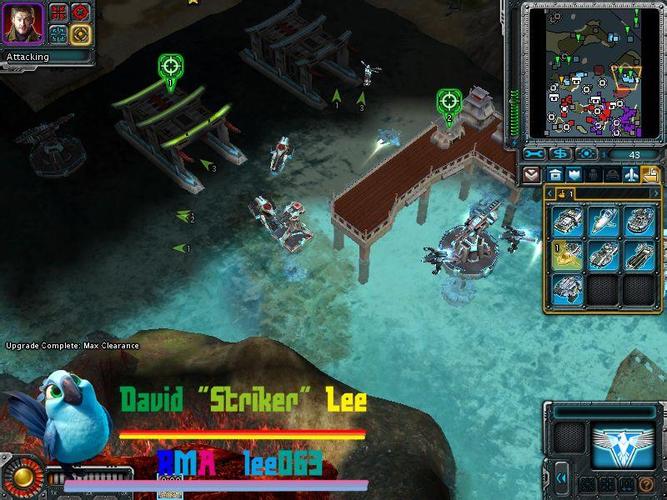Click on the tactical minimap

587,72
